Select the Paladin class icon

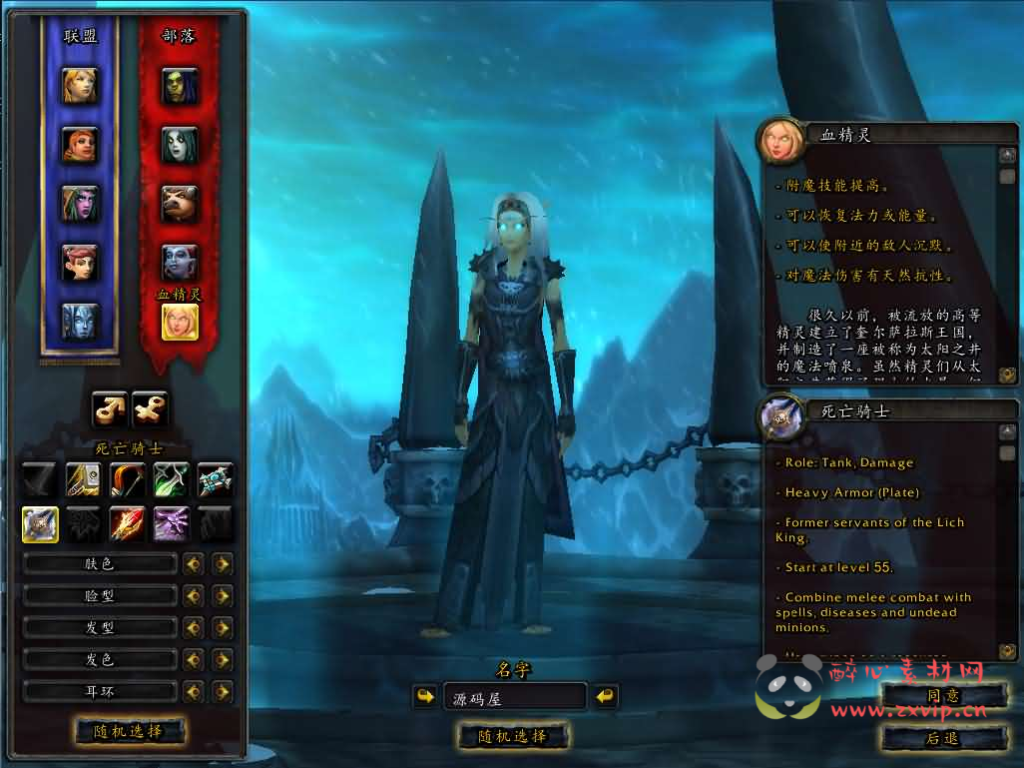pyautogui.click(x=84, y=480)
